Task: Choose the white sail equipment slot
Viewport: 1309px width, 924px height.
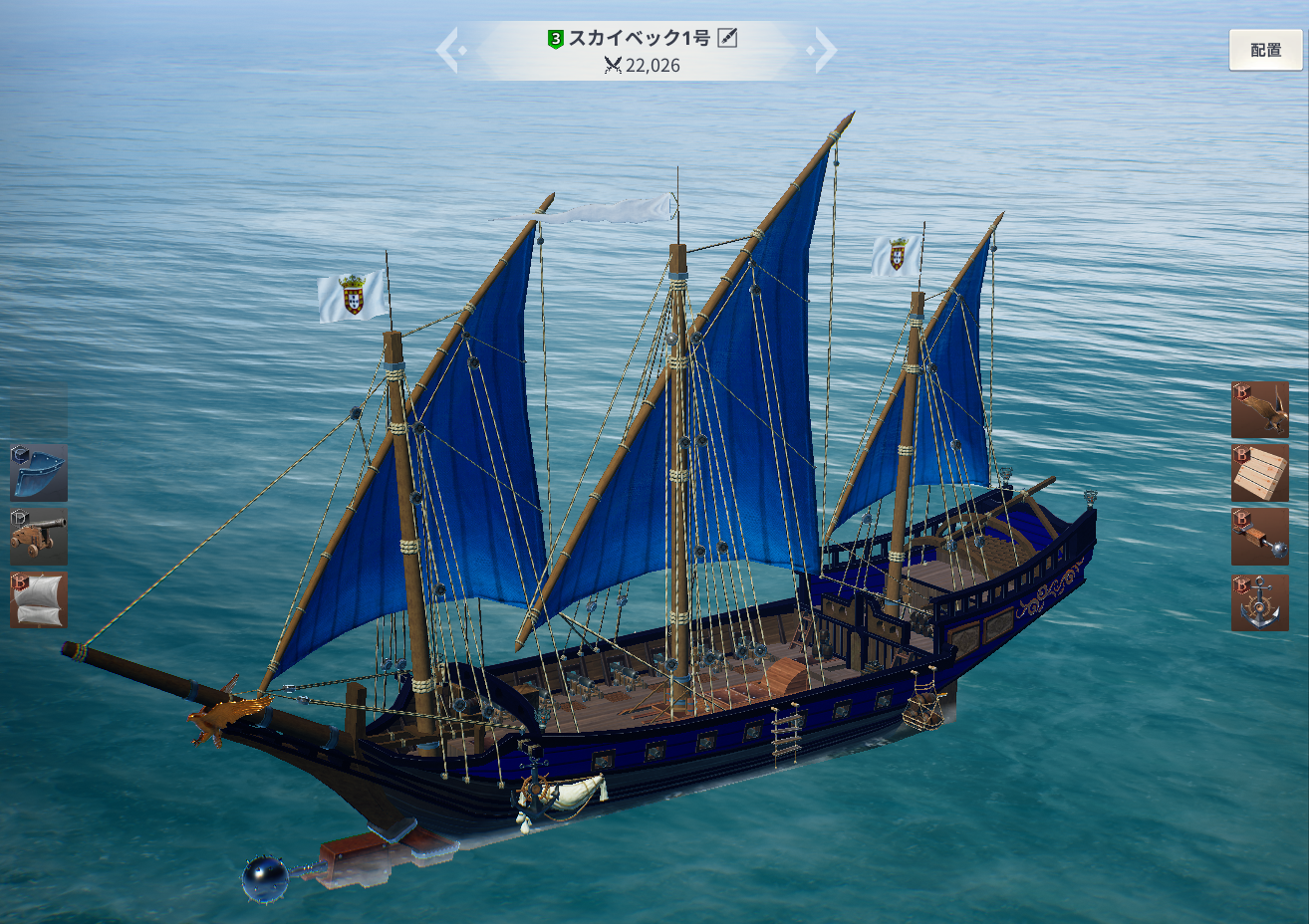Action: pos(39,599)
